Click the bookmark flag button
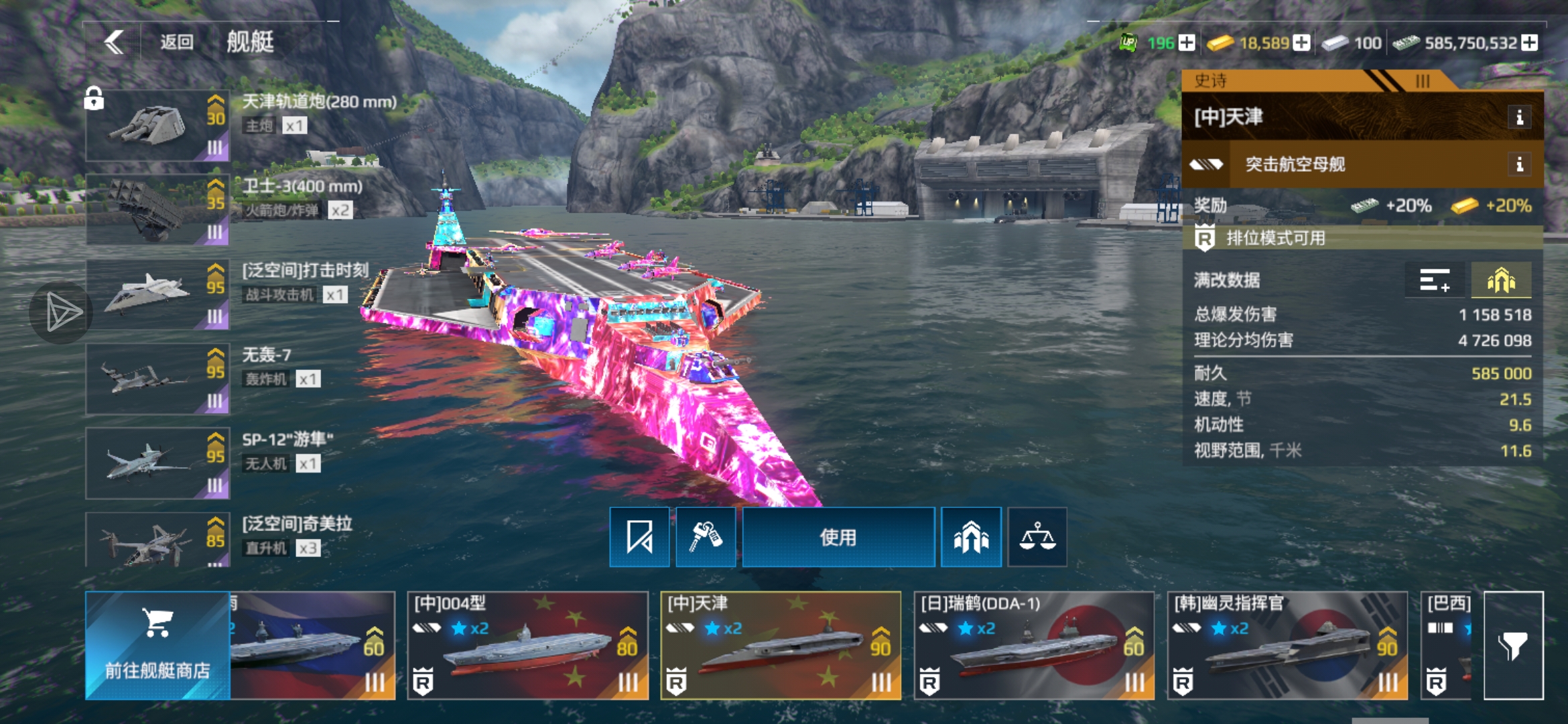This screenshot has height=724, width=1568. click(639, 538)
